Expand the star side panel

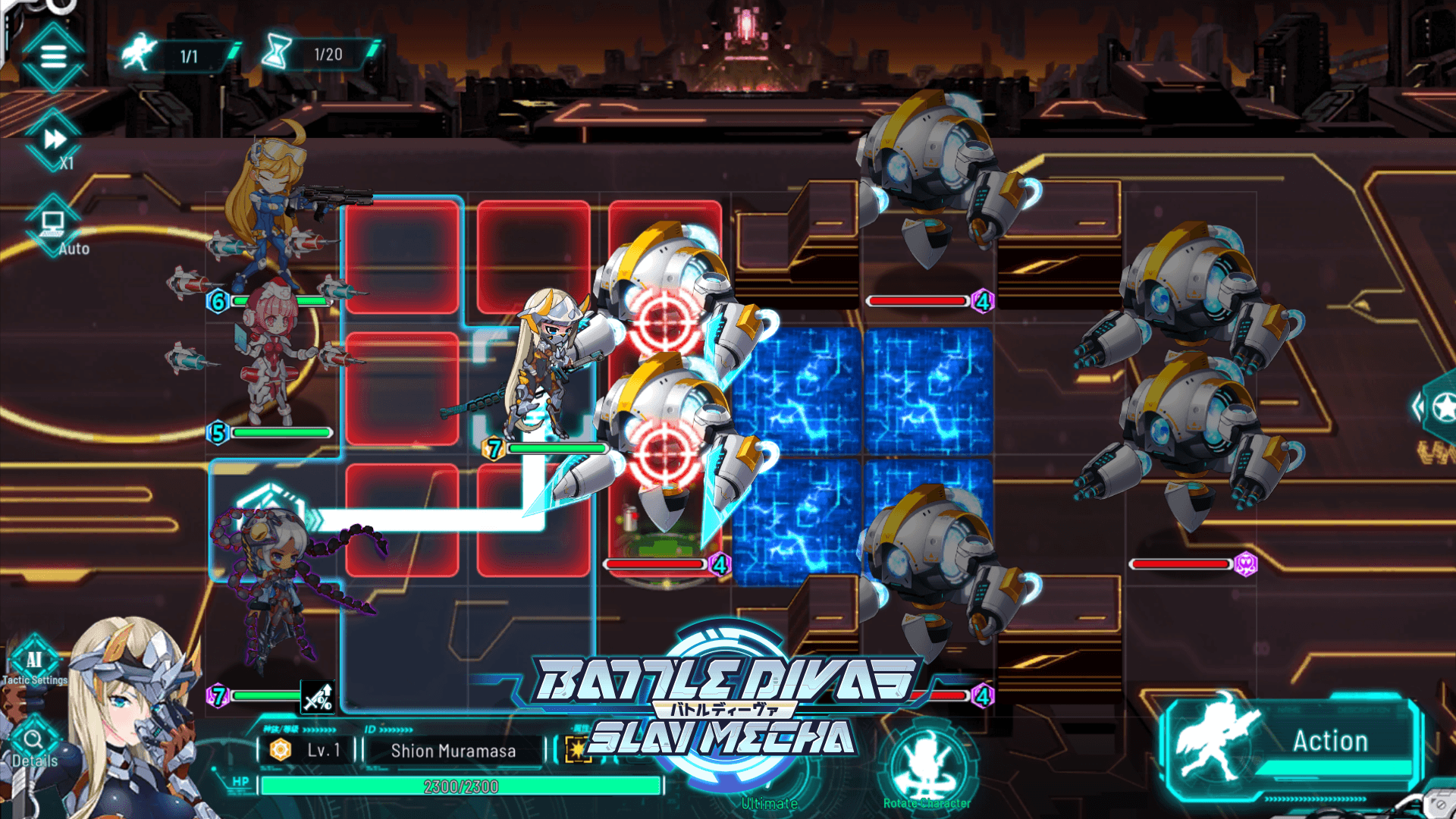pos(1439,407)
